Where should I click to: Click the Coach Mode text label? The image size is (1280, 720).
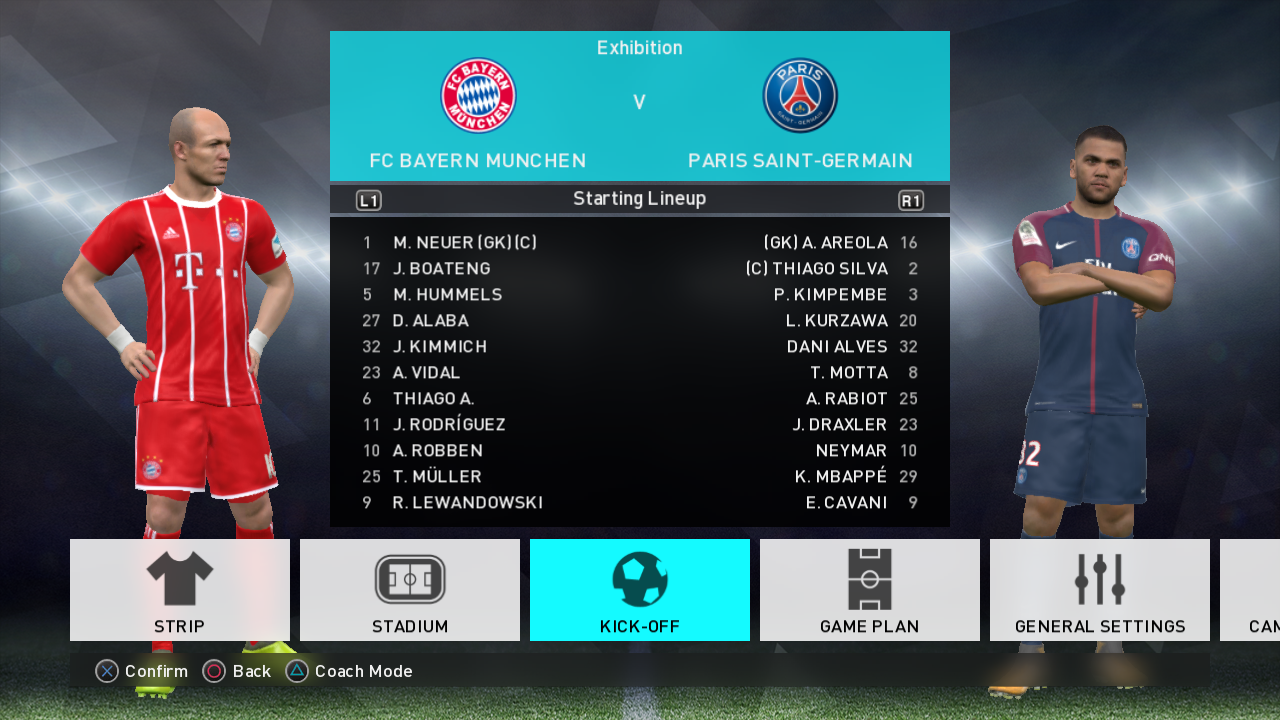click(361, 671)
